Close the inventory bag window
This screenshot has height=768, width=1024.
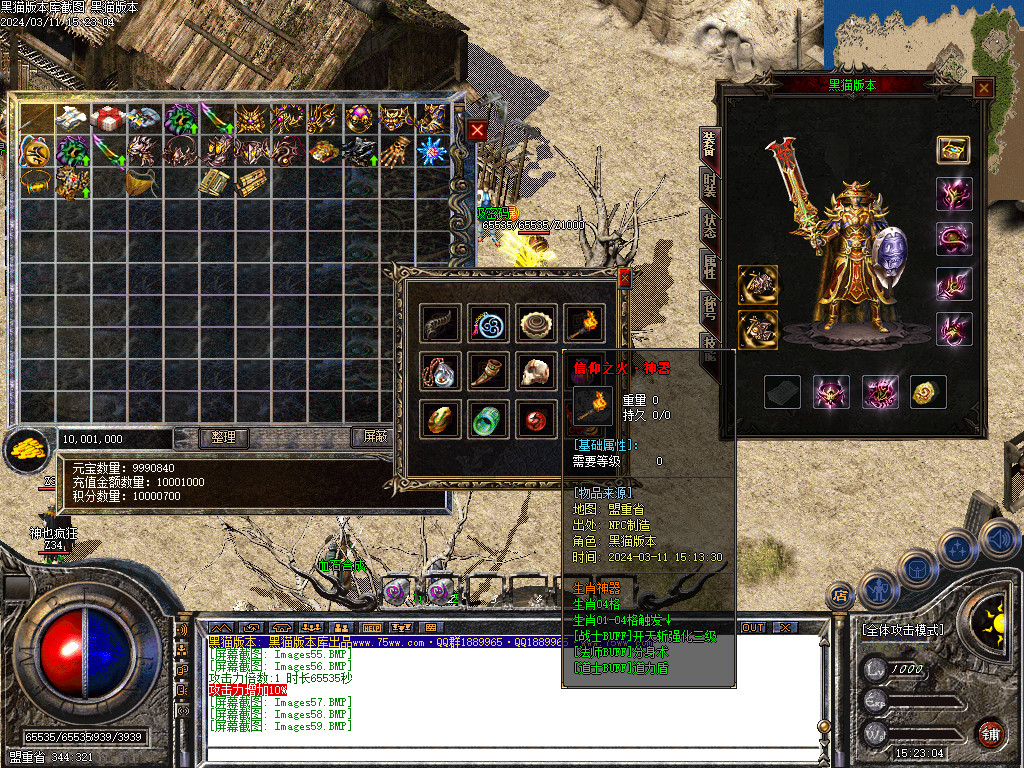point(478,130)
